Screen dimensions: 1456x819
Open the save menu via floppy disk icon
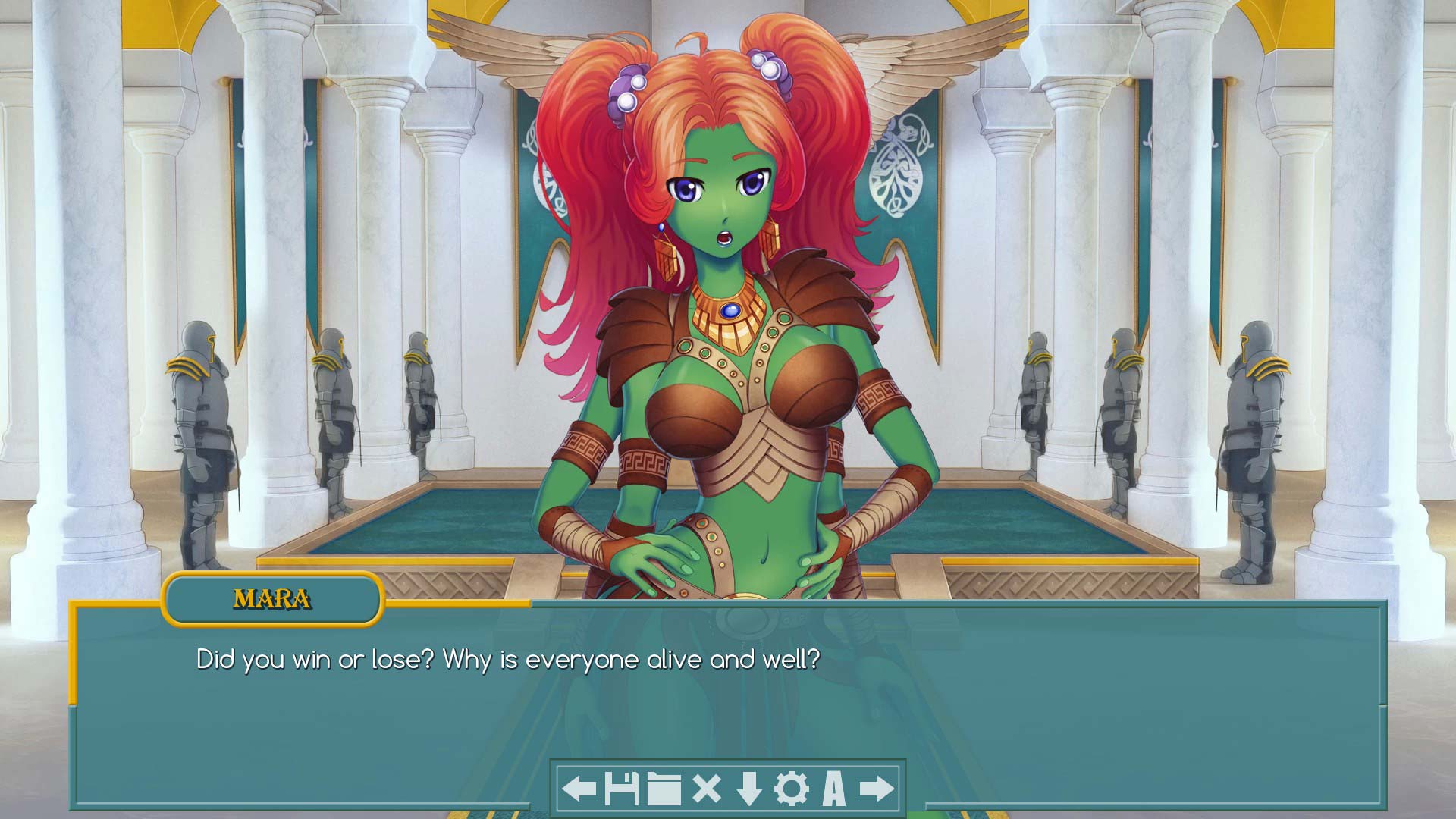(621, 789)
